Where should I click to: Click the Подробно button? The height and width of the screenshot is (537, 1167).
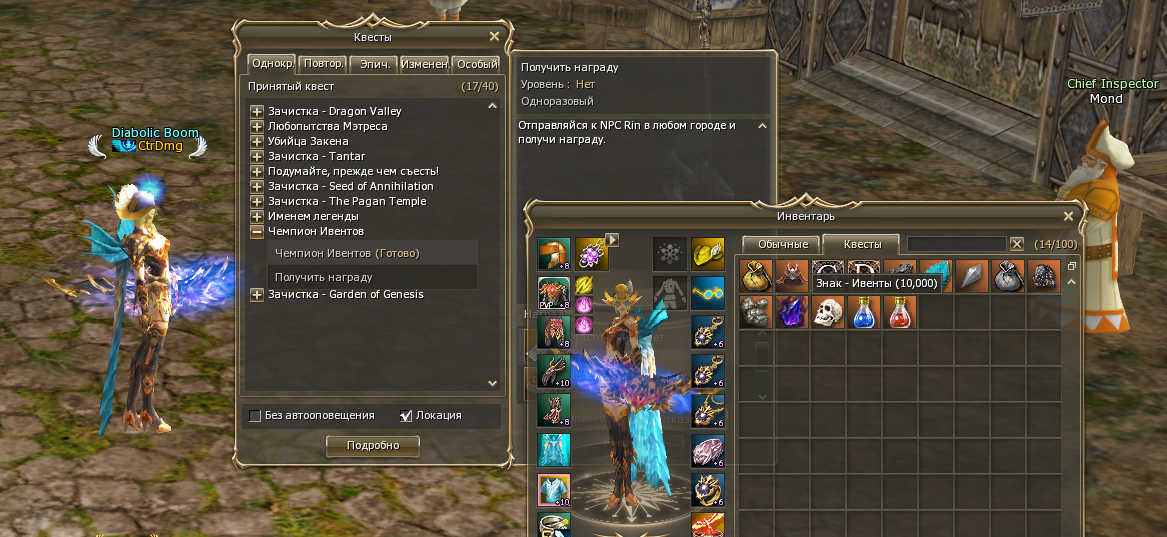point(373,445)
